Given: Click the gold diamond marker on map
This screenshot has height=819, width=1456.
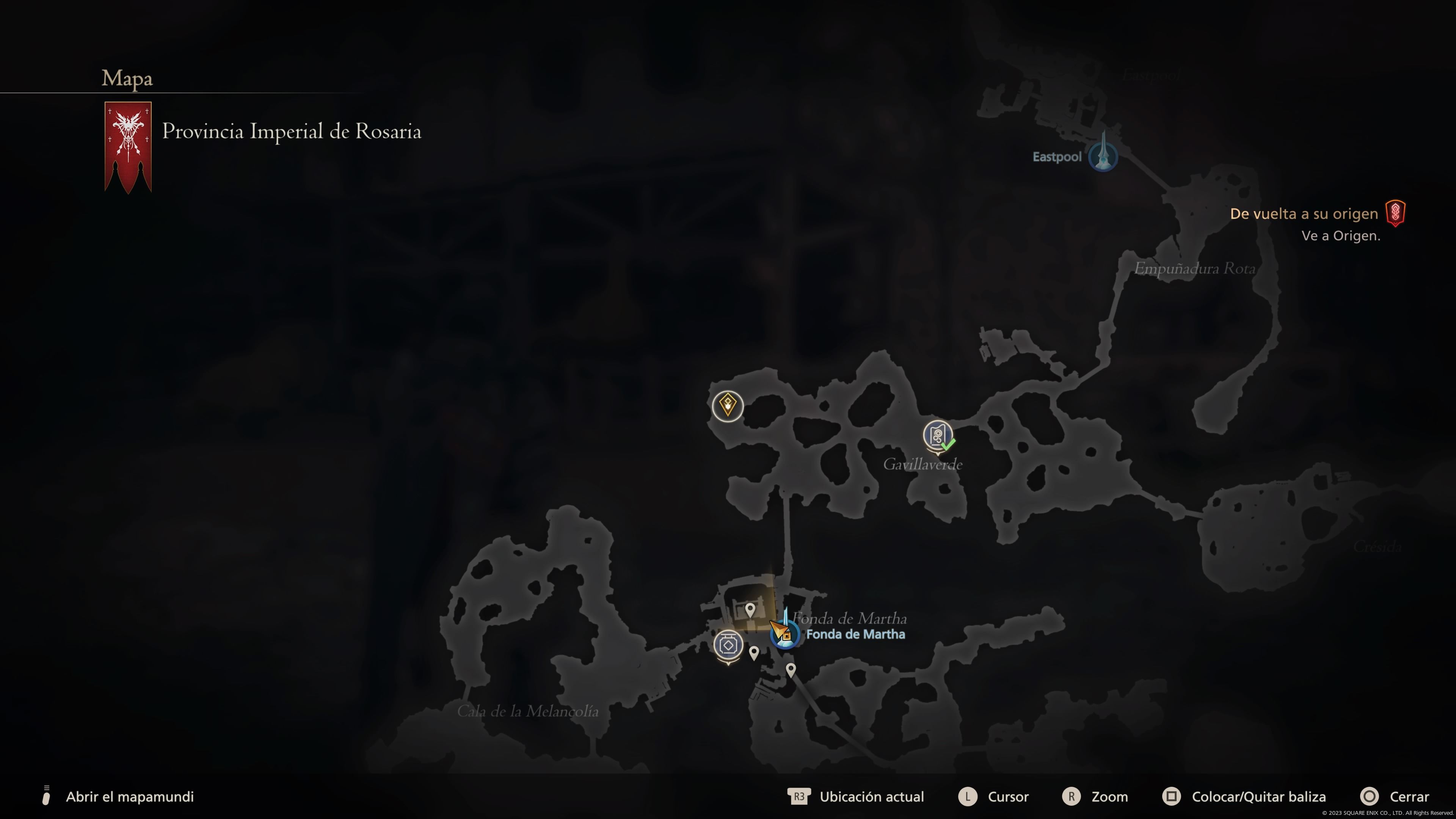Looking at the screenshot, I should (728, 405).
